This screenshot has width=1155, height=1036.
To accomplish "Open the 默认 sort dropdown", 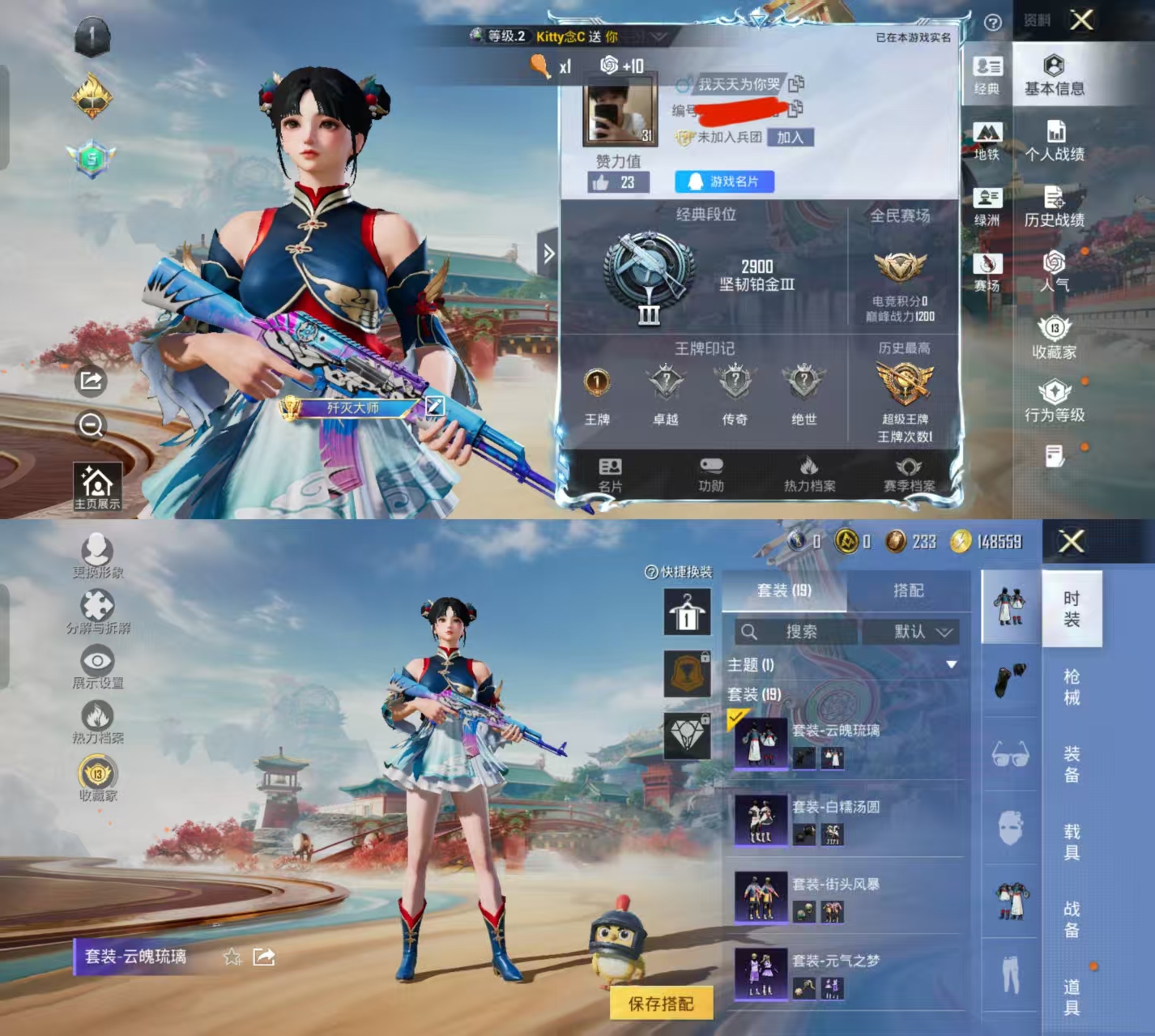I will 911,632.
